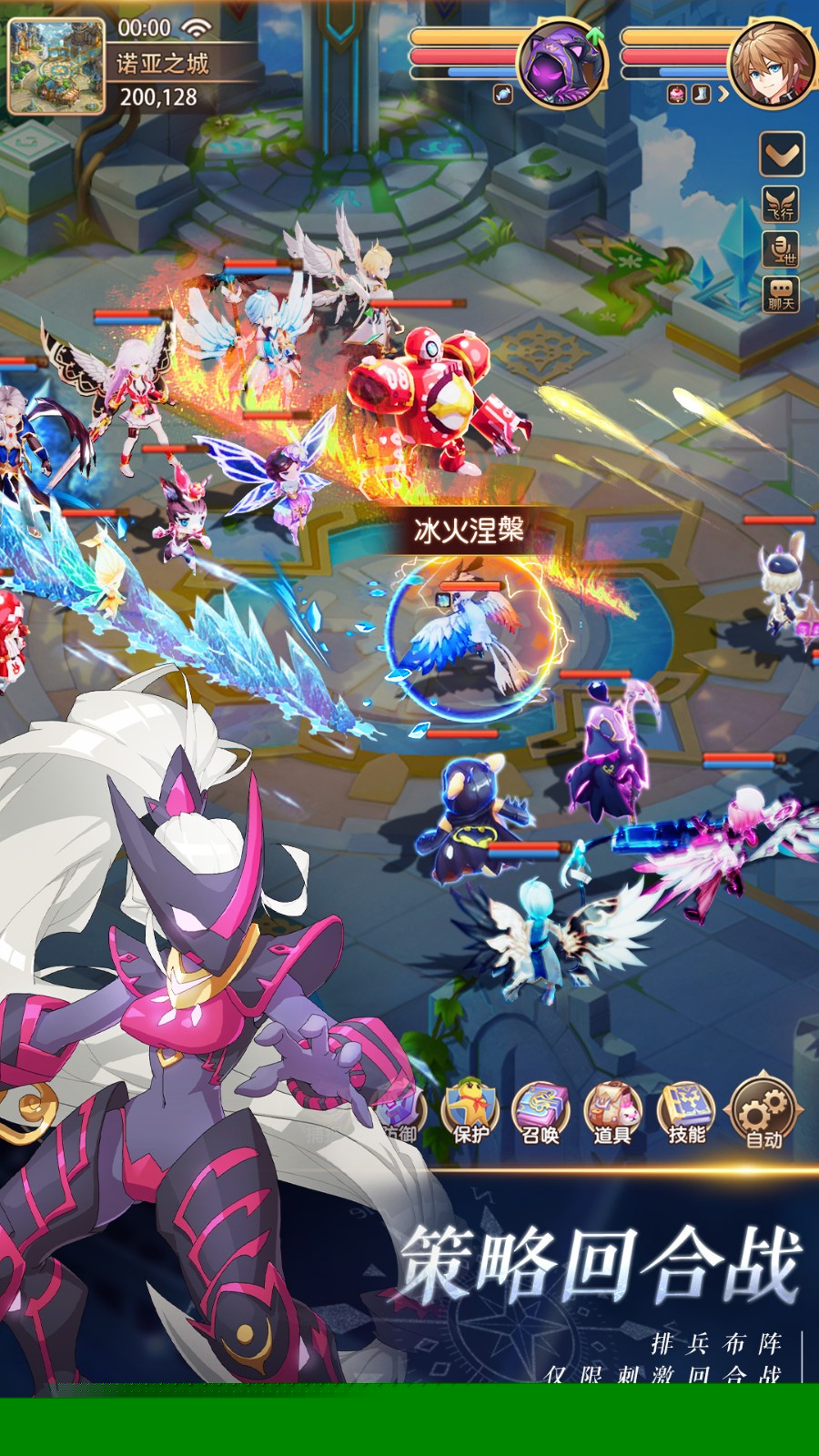The image size is (819, 1456).
Task: Choose the 保护 protect command
Action: coord(470,1113)
